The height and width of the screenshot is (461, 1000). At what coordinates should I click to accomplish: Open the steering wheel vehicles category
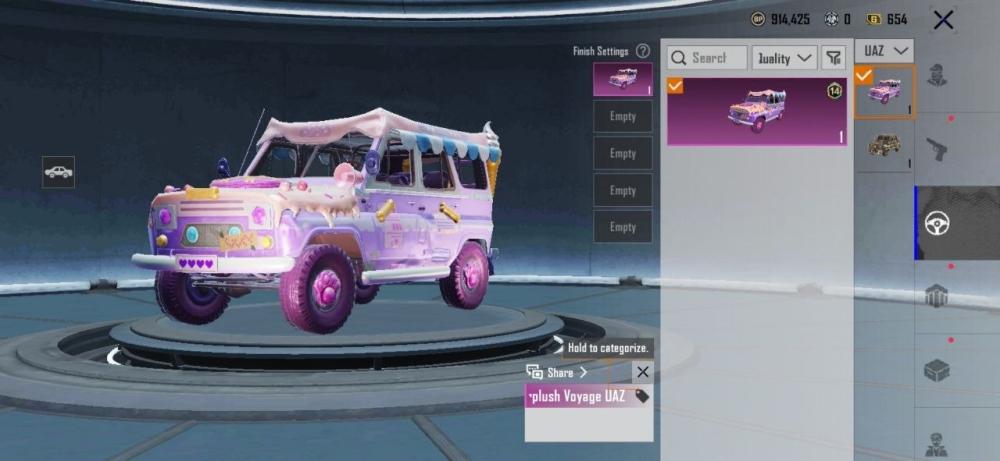click(936, 222)
